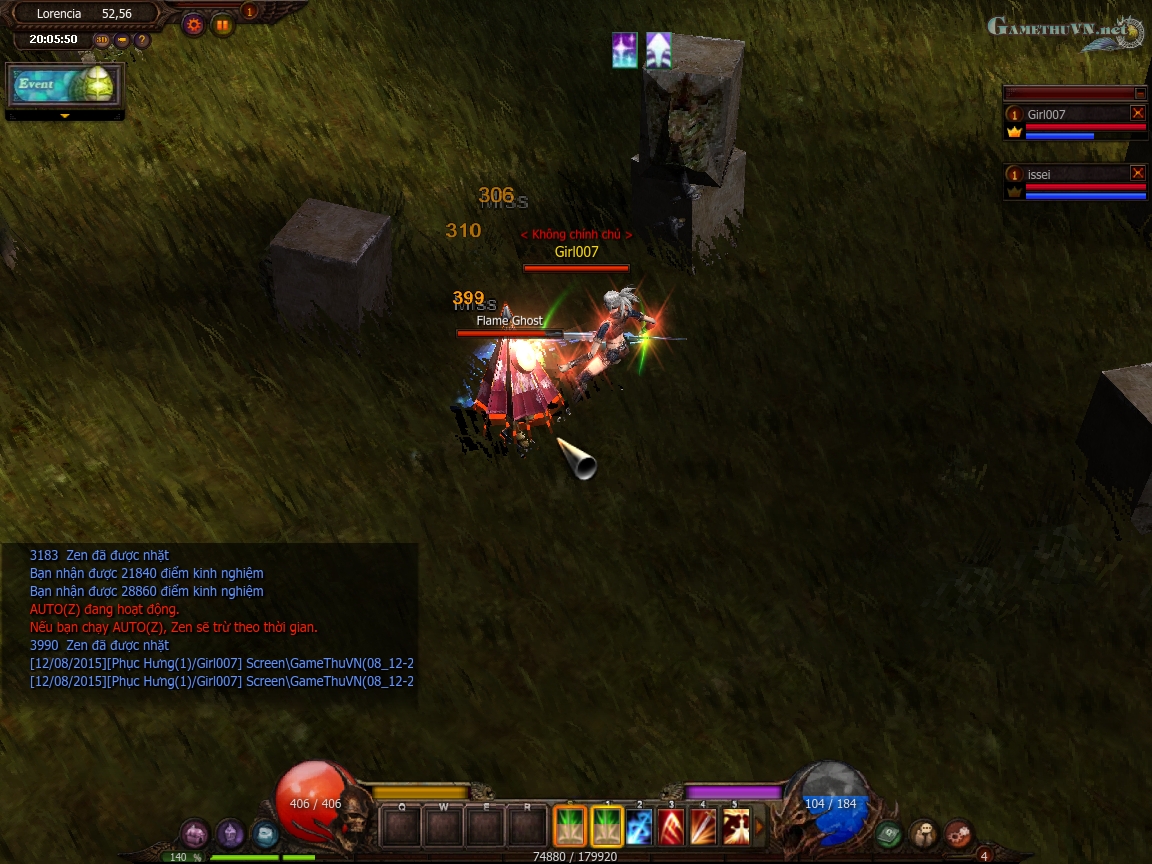
Task: Use the red slash skill in slot 3
Action: point(671,827)
